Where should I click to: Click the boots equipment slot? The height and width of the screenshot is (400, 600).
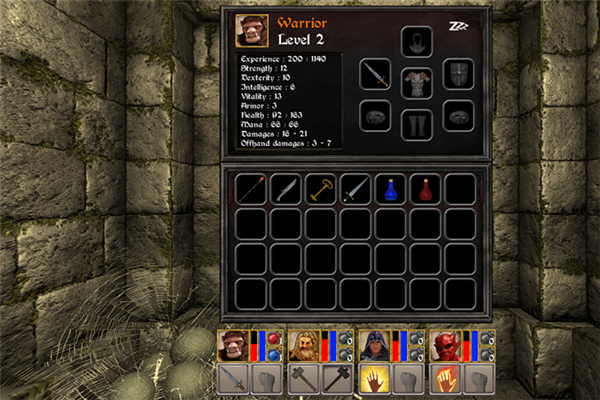click(416, 124)
